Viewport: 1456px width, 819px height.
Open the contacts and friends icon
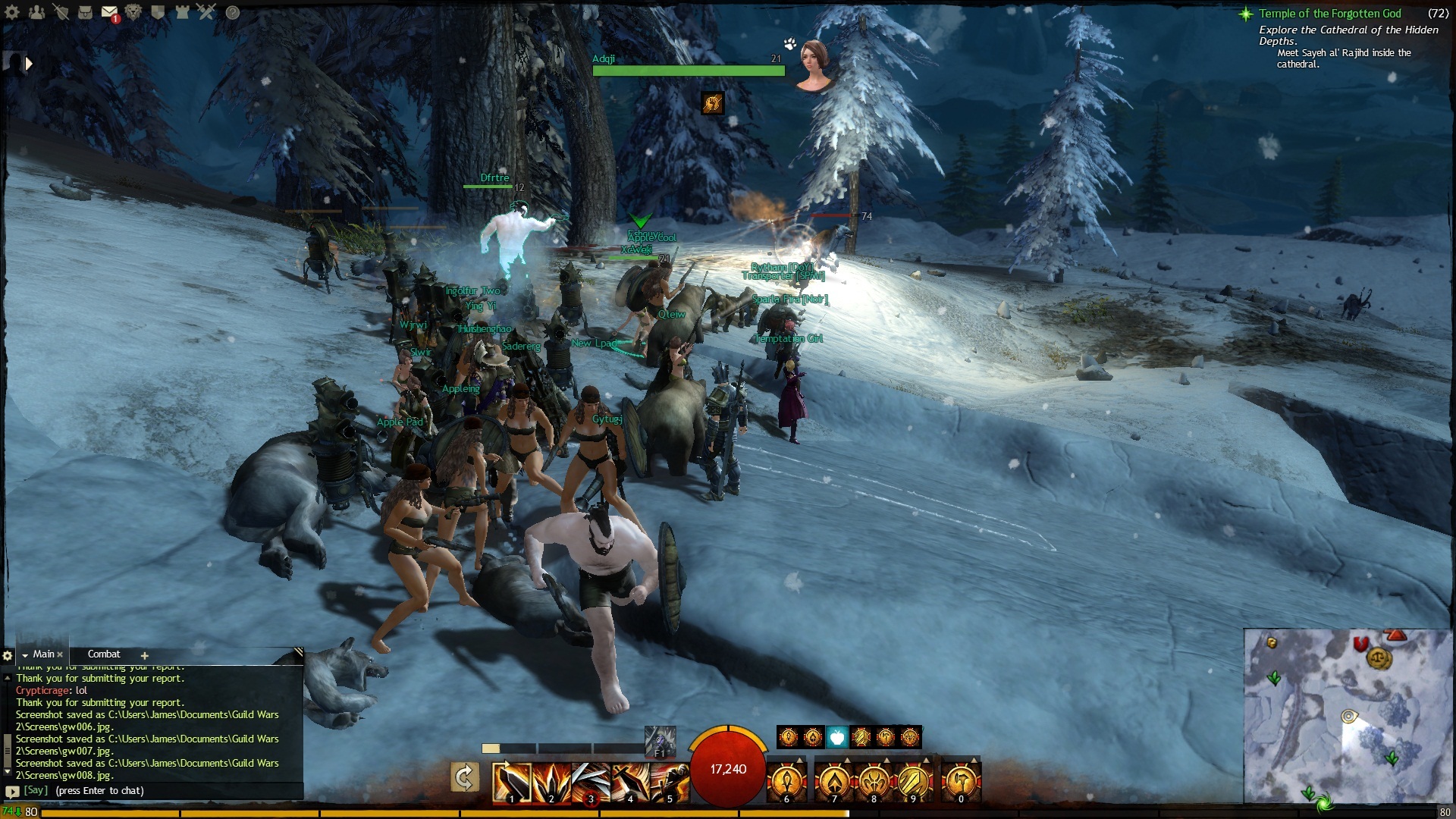[x=36, y=12]
